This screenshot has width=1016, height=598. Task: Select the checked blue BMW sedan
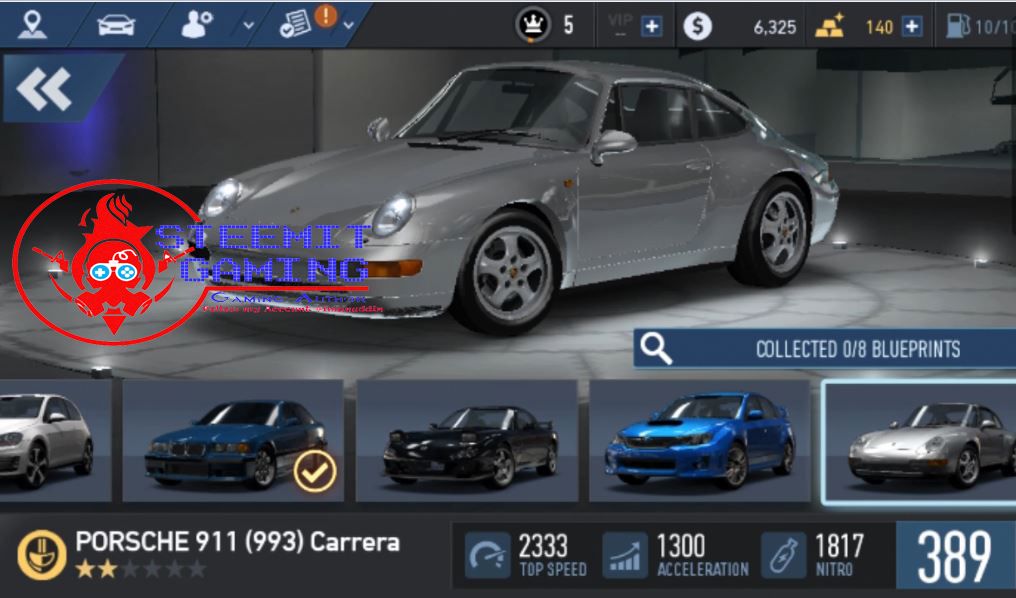point(233,440)
